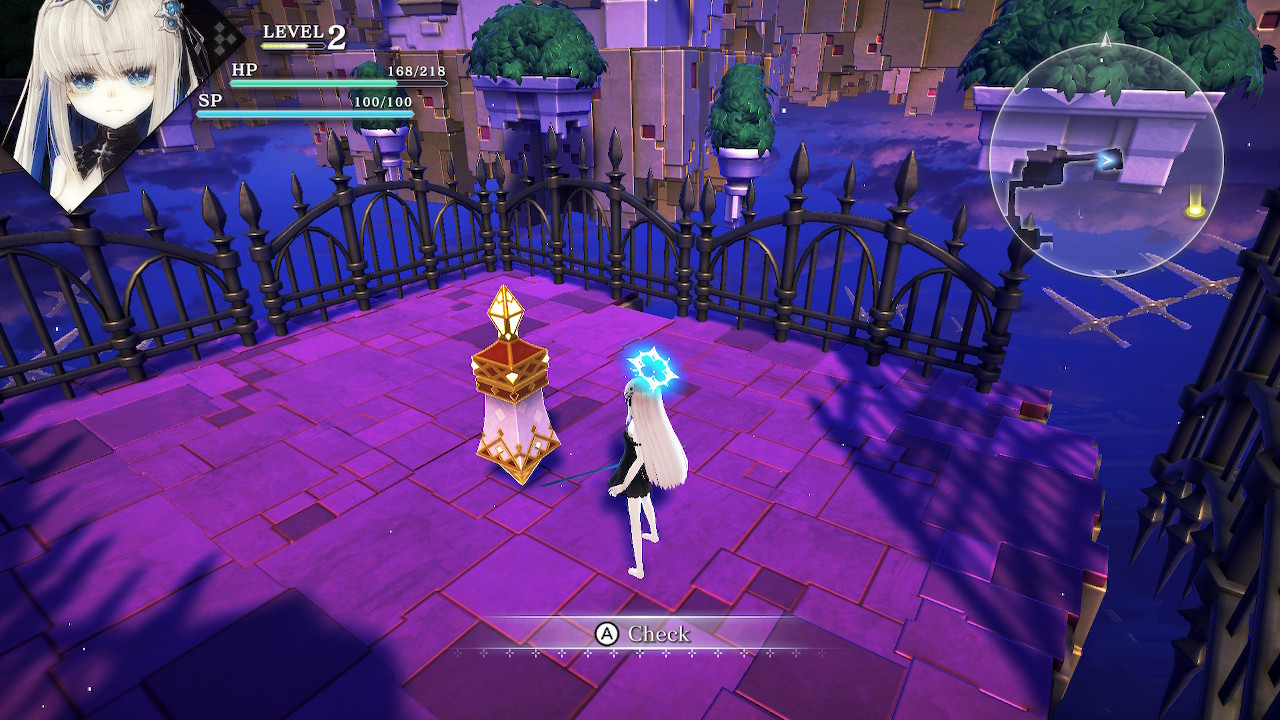Select the Check interaction prompt
The image size is (1280, 720).
point(643,634)
